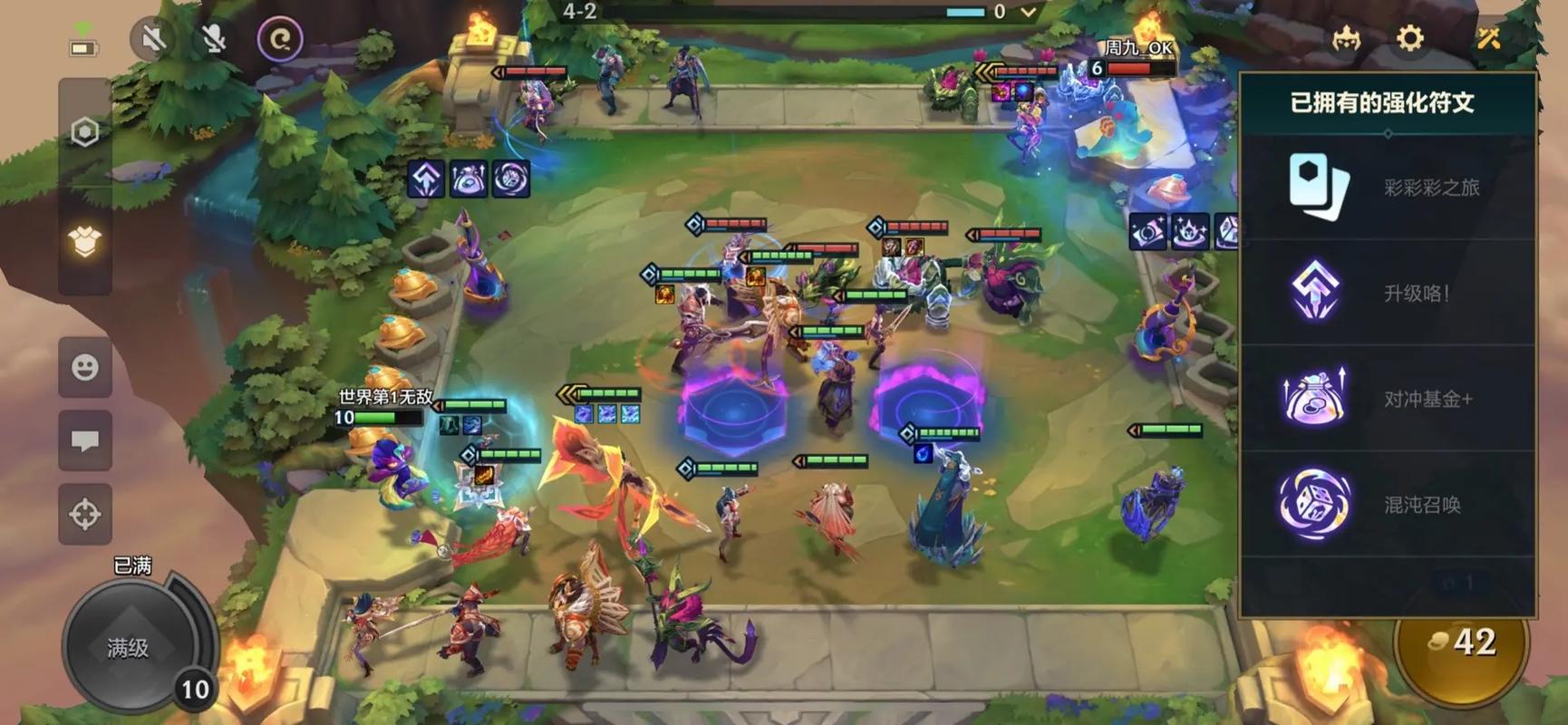The width and height of the screenshot is (1568, 725).
Task: Toggle the yellow crossed-tools augment icon
Action: 1489,38
